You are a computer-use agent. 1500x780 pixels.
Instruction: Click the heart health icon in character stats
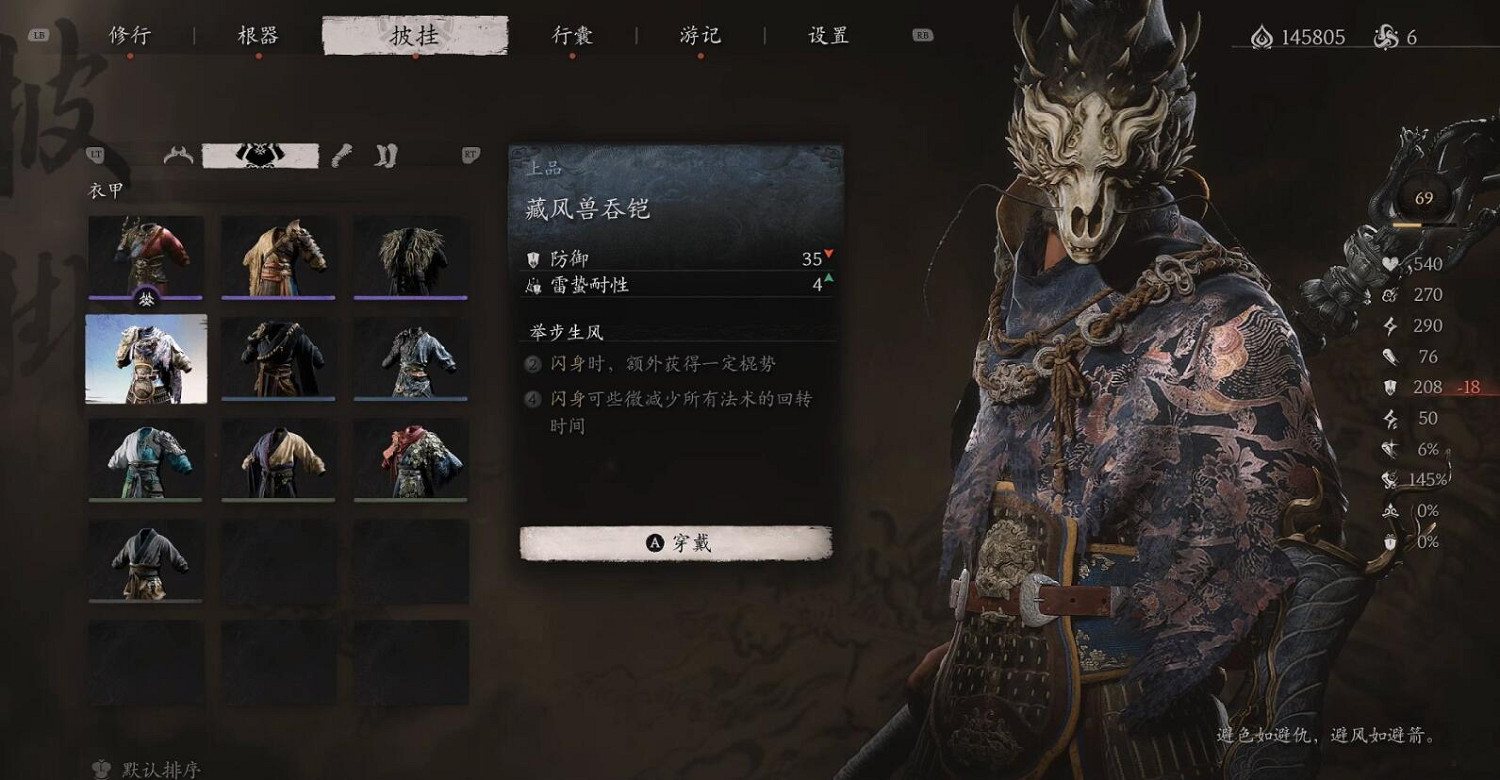[1390, 264]
